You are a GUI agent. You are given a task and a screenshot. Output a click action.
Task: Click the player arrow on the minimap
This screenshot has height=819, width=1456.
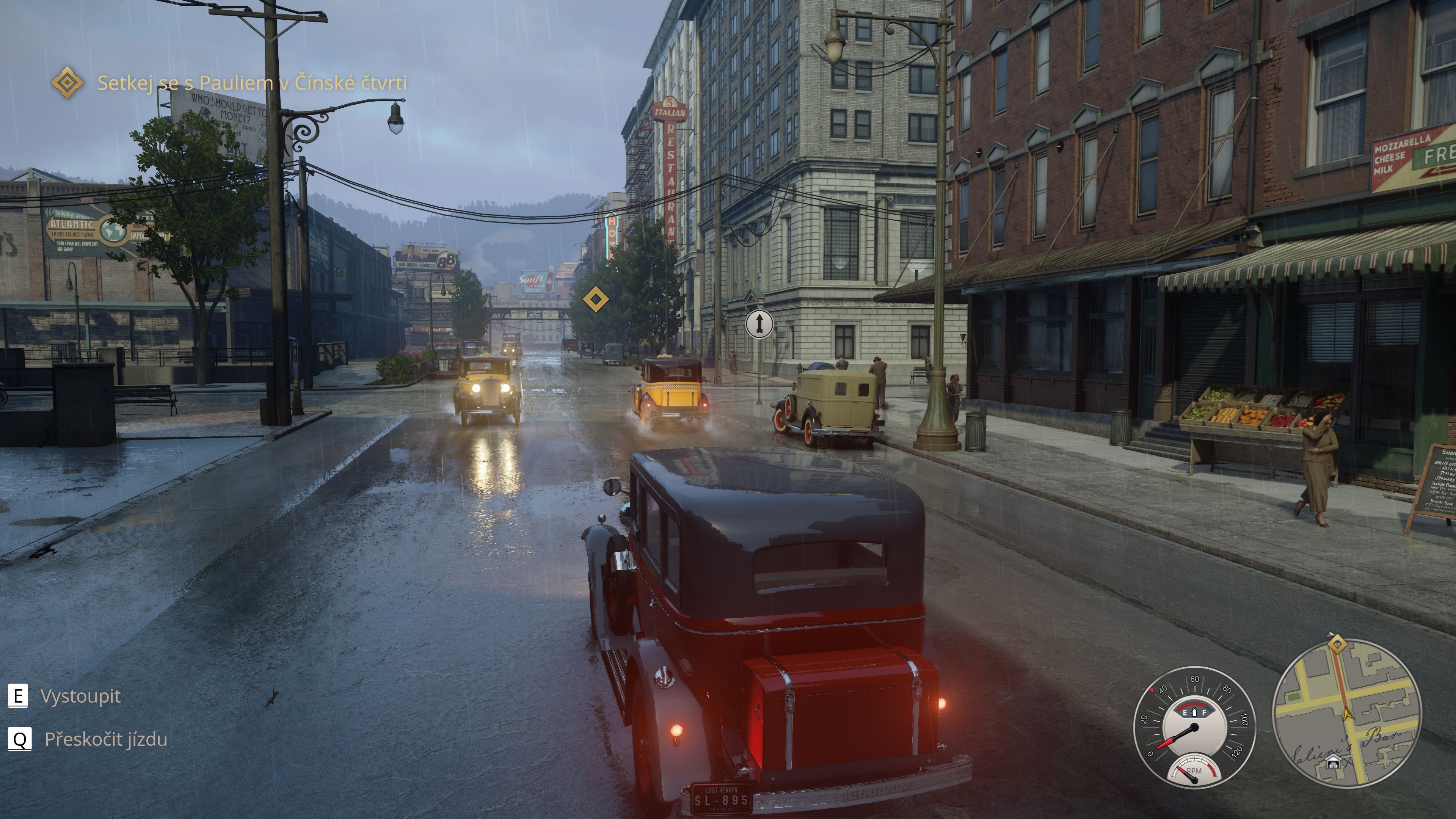[1348, 713]
